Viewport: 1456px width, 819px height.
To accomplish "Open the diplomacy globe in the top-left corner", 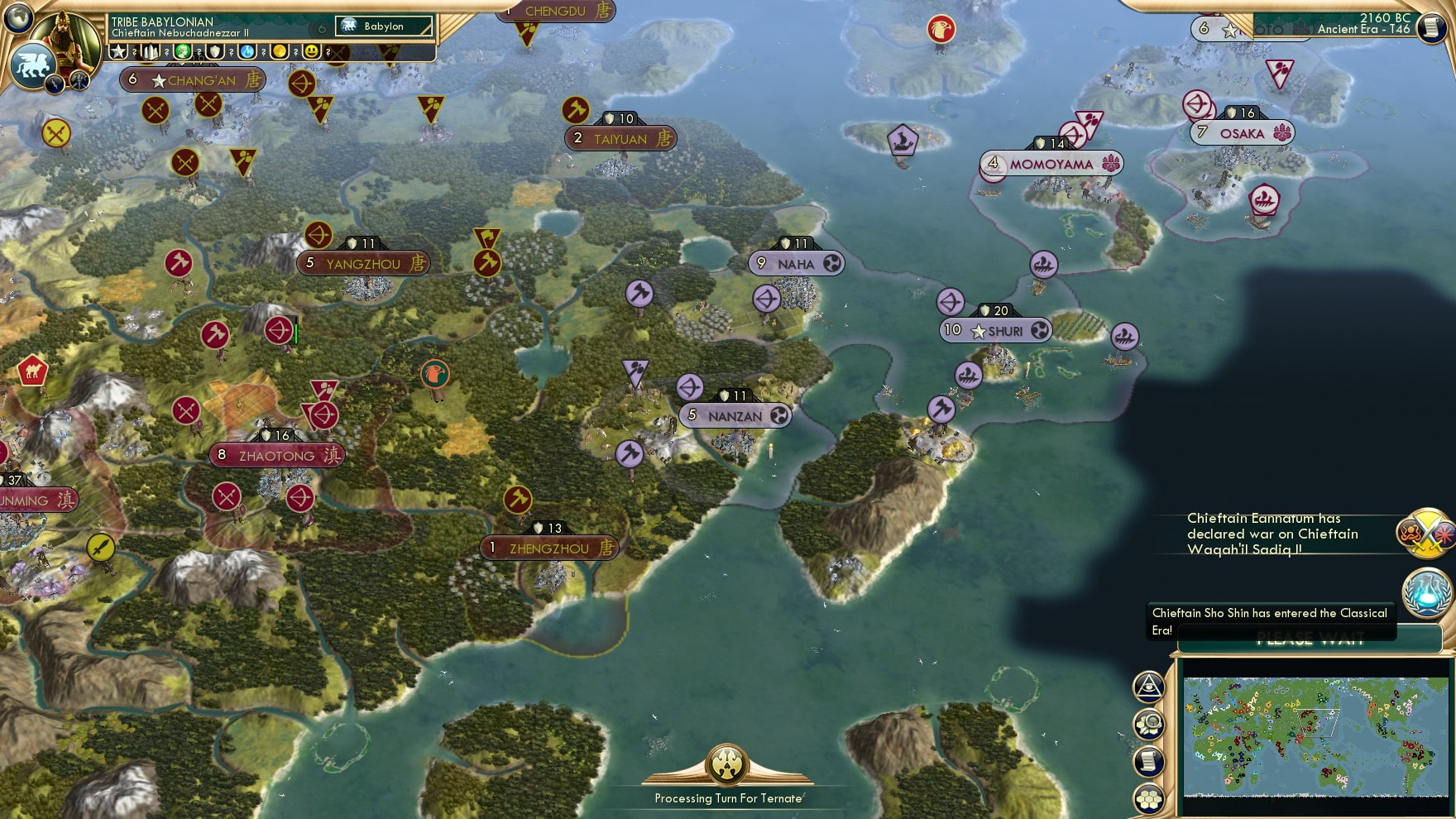I will point(17,18).
